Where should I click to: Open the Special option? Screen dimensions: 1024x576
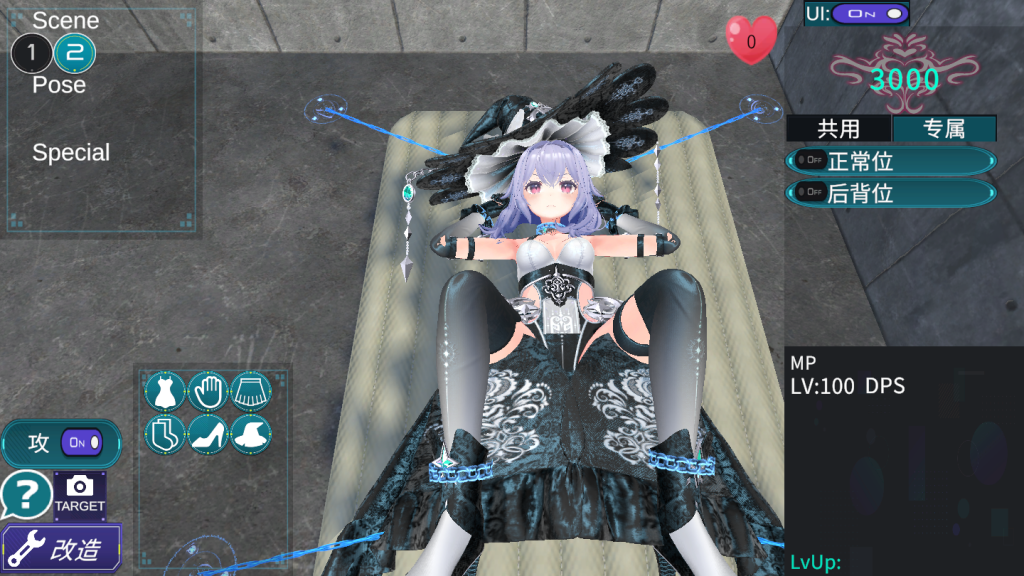tap(71, 153)
